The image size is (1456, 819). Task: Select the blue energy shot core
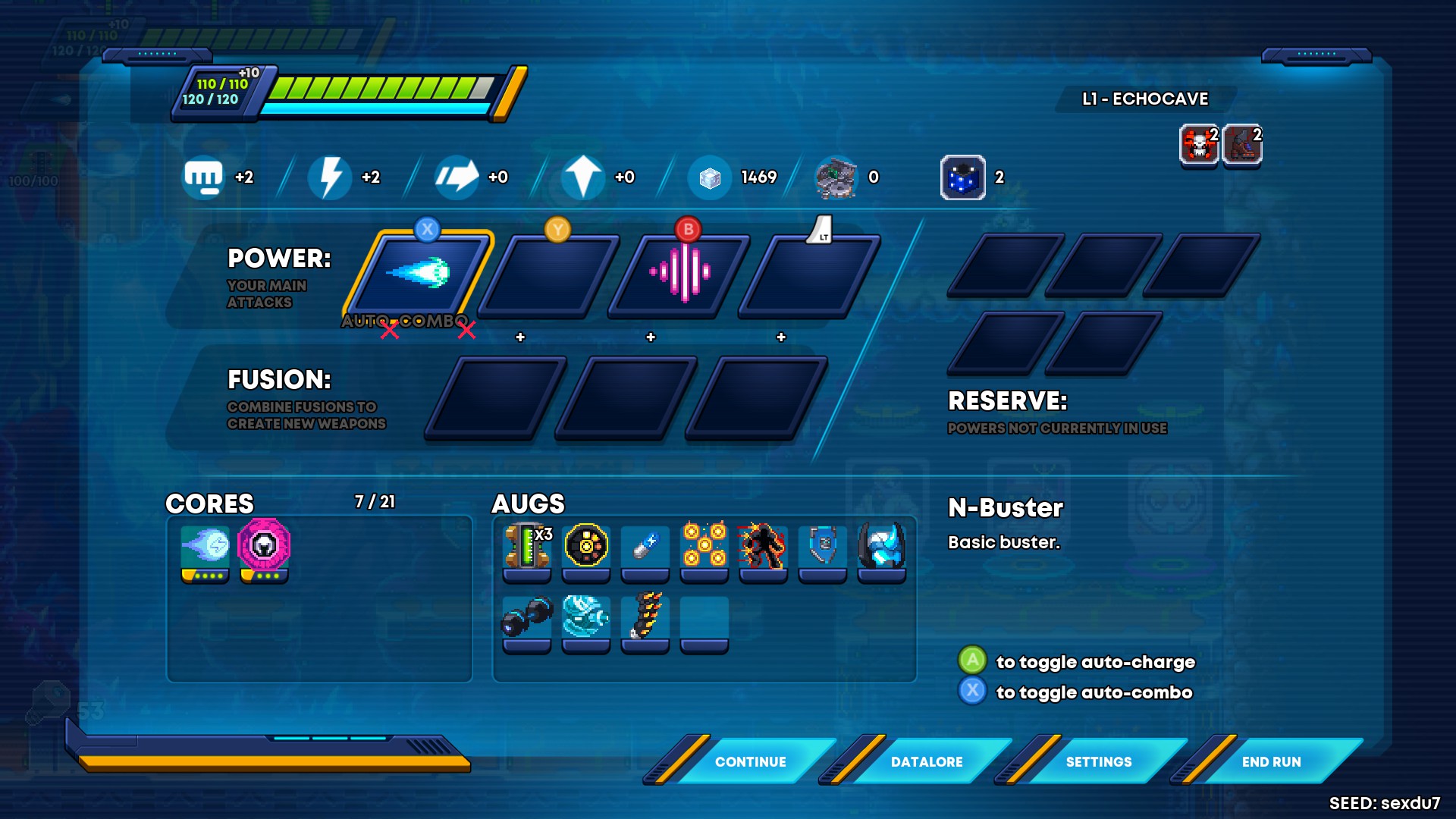click(205, 548)
